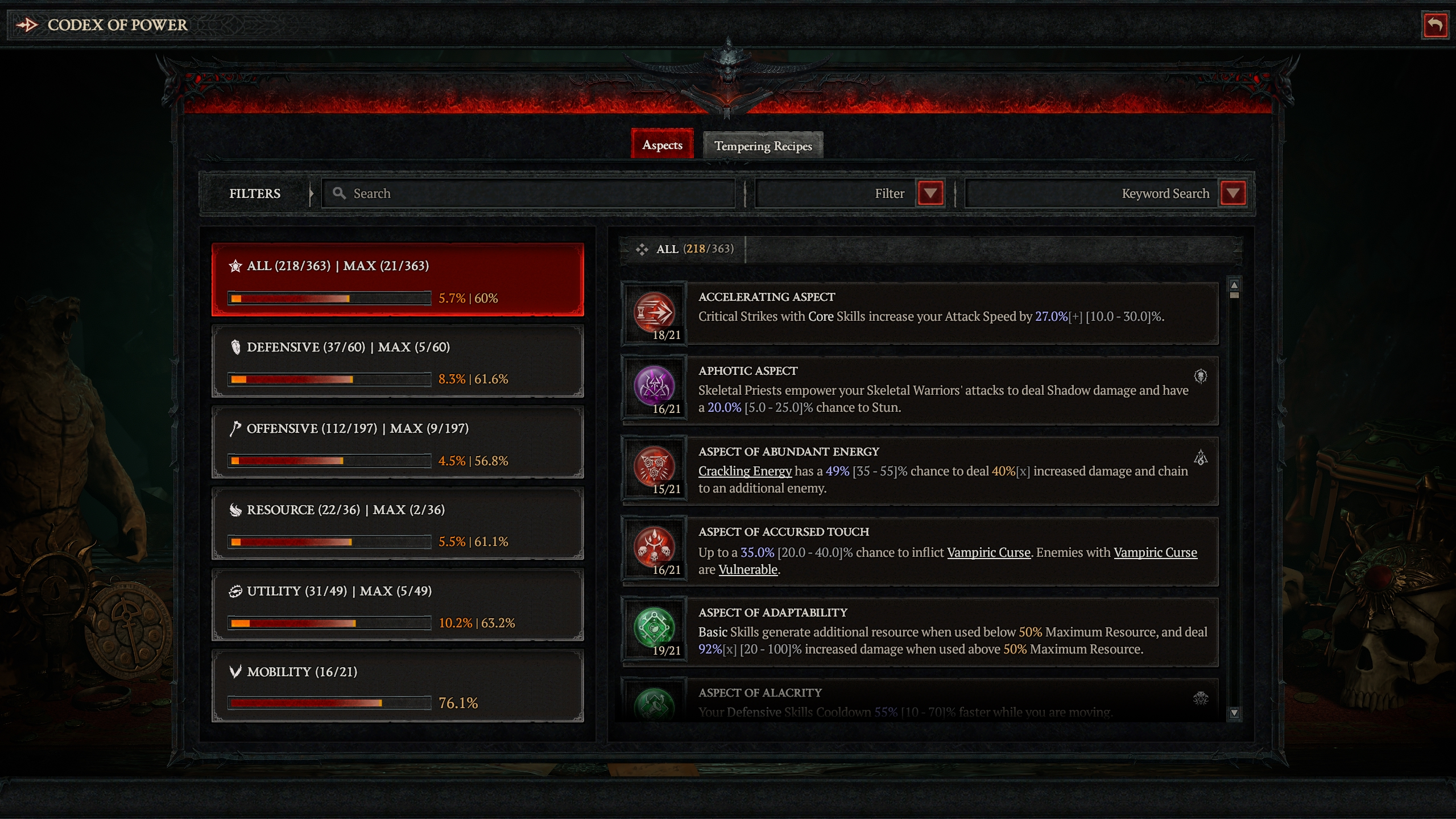Click the magnifying glass in the search bar

click(x=340, y=193)
